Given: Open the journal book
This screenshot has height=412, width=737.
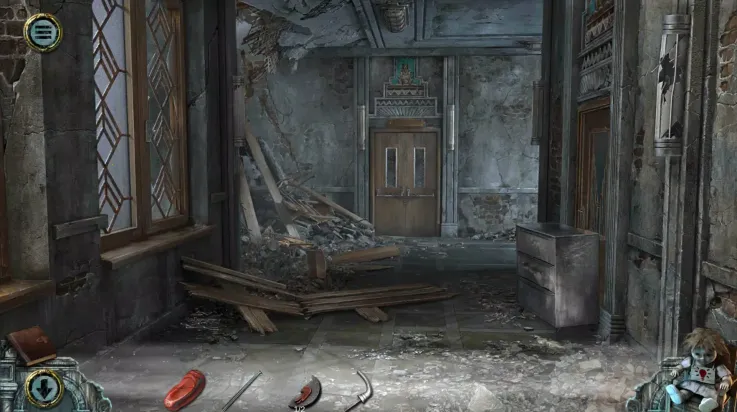Looking at the screenshot, I should pos(31,346).
